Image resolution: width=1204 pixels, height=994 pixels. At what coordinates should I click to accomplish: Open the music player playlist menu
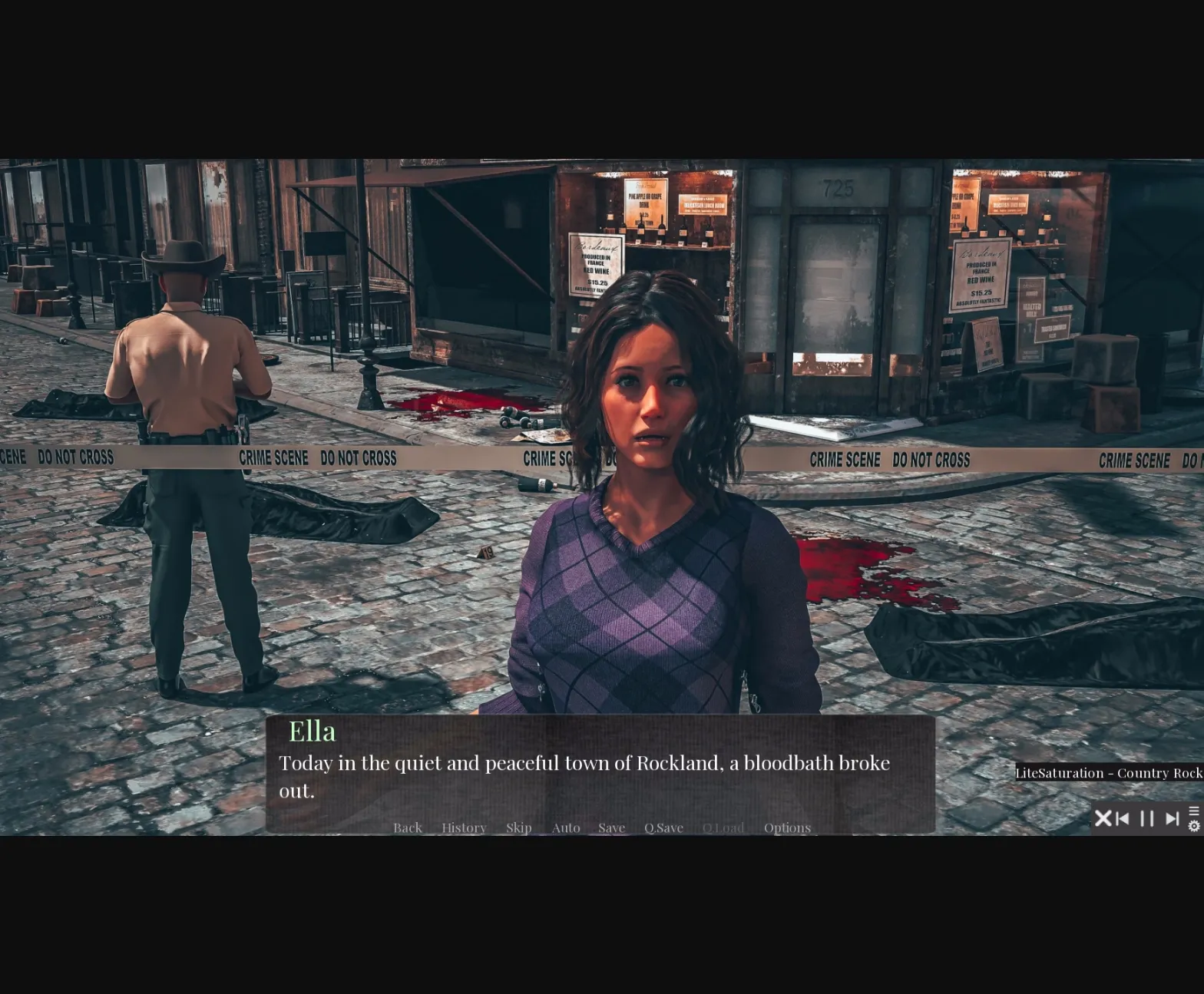[1194, 811]
